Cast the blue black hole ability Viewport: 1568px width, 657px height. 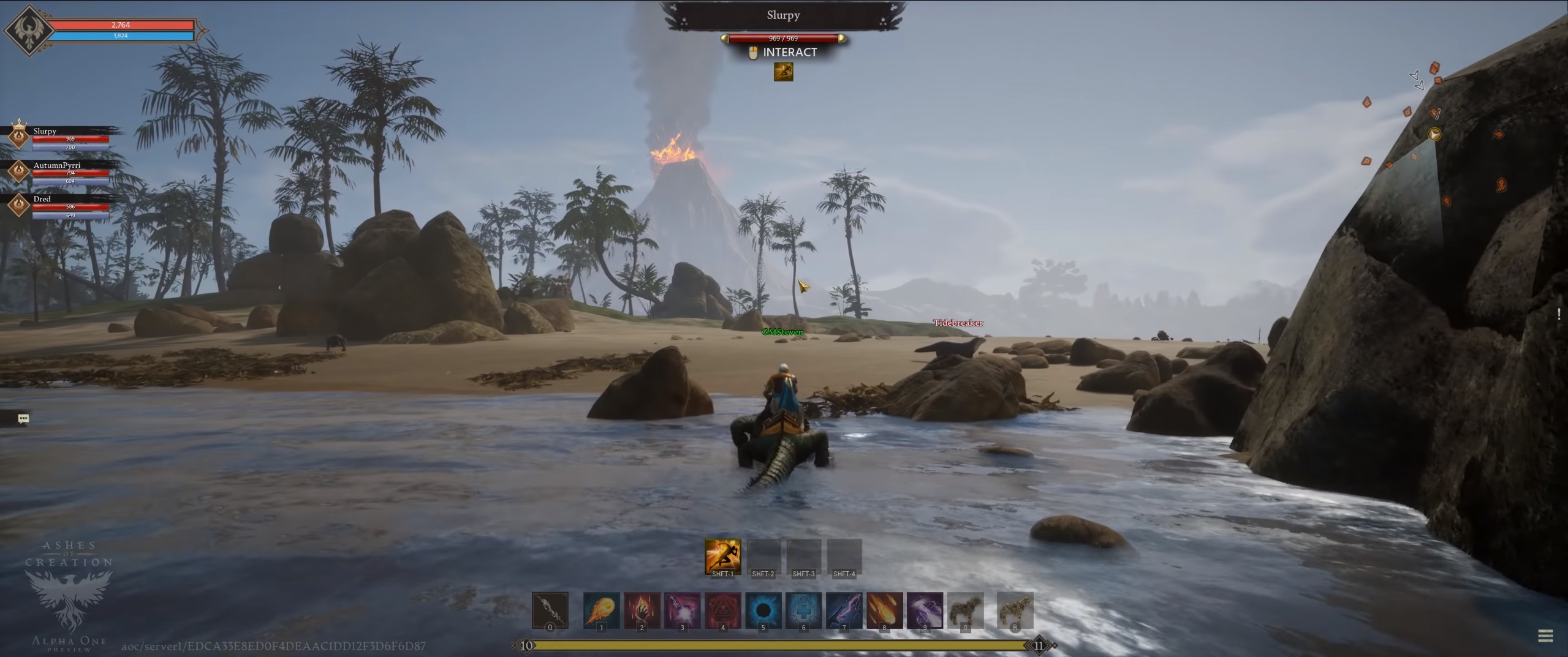(x=763, y=609)
